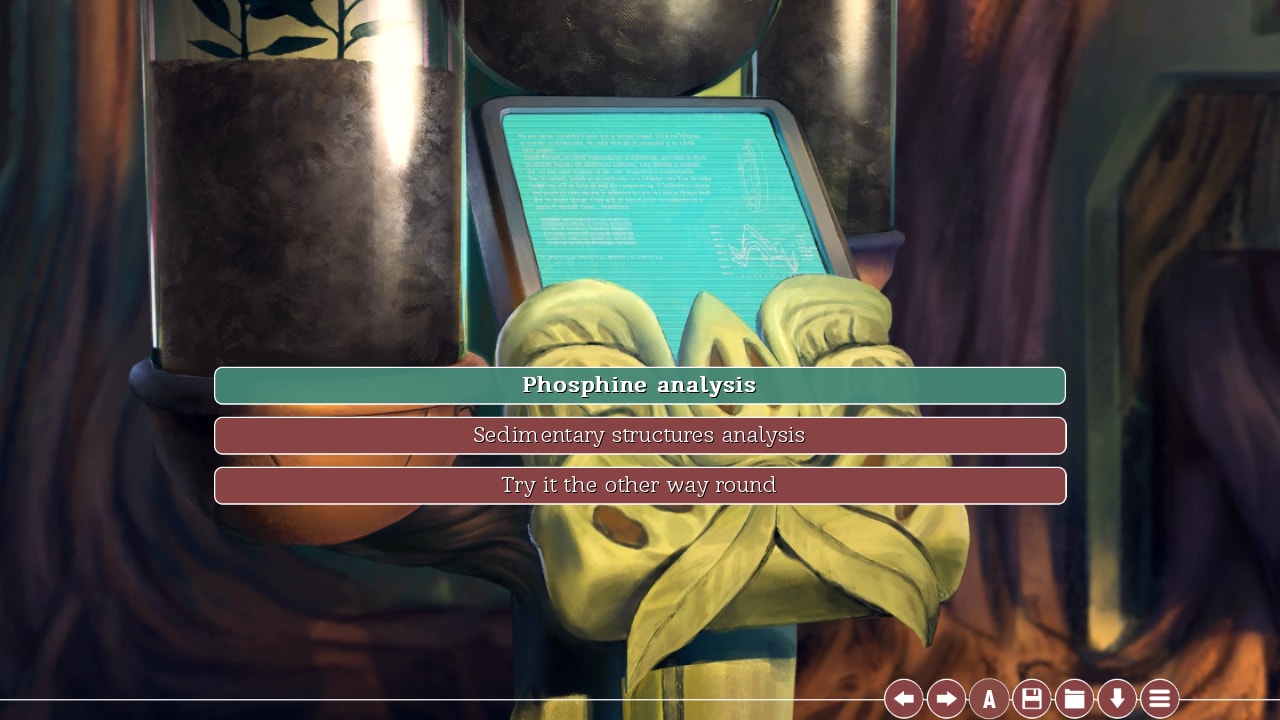
Task: Hide the interface with the down arrow icon
Action: click(x=1117, y=698)
